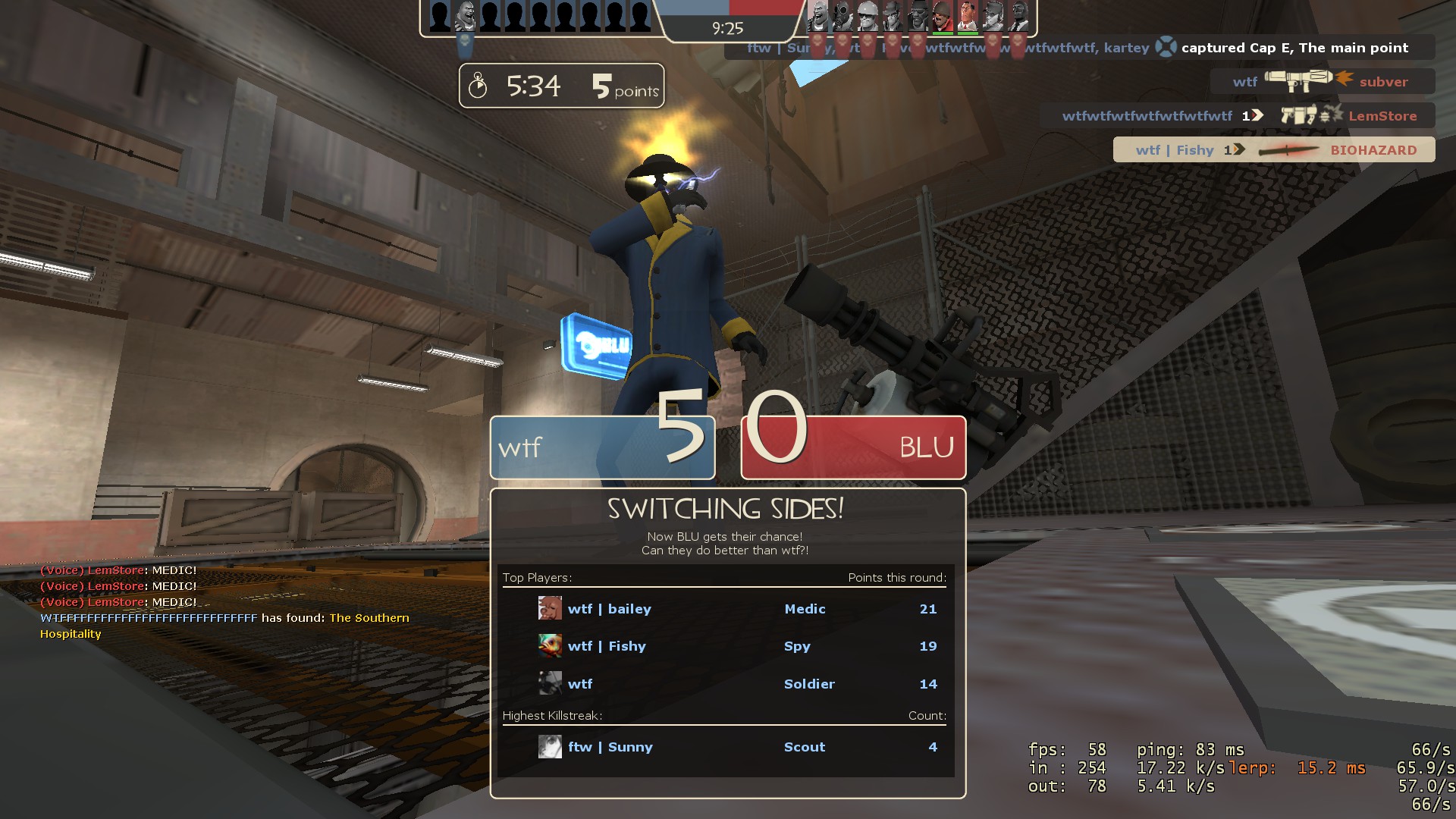
Task: Choose the blue team Heavy portrait
Action: tap(465, 15)
